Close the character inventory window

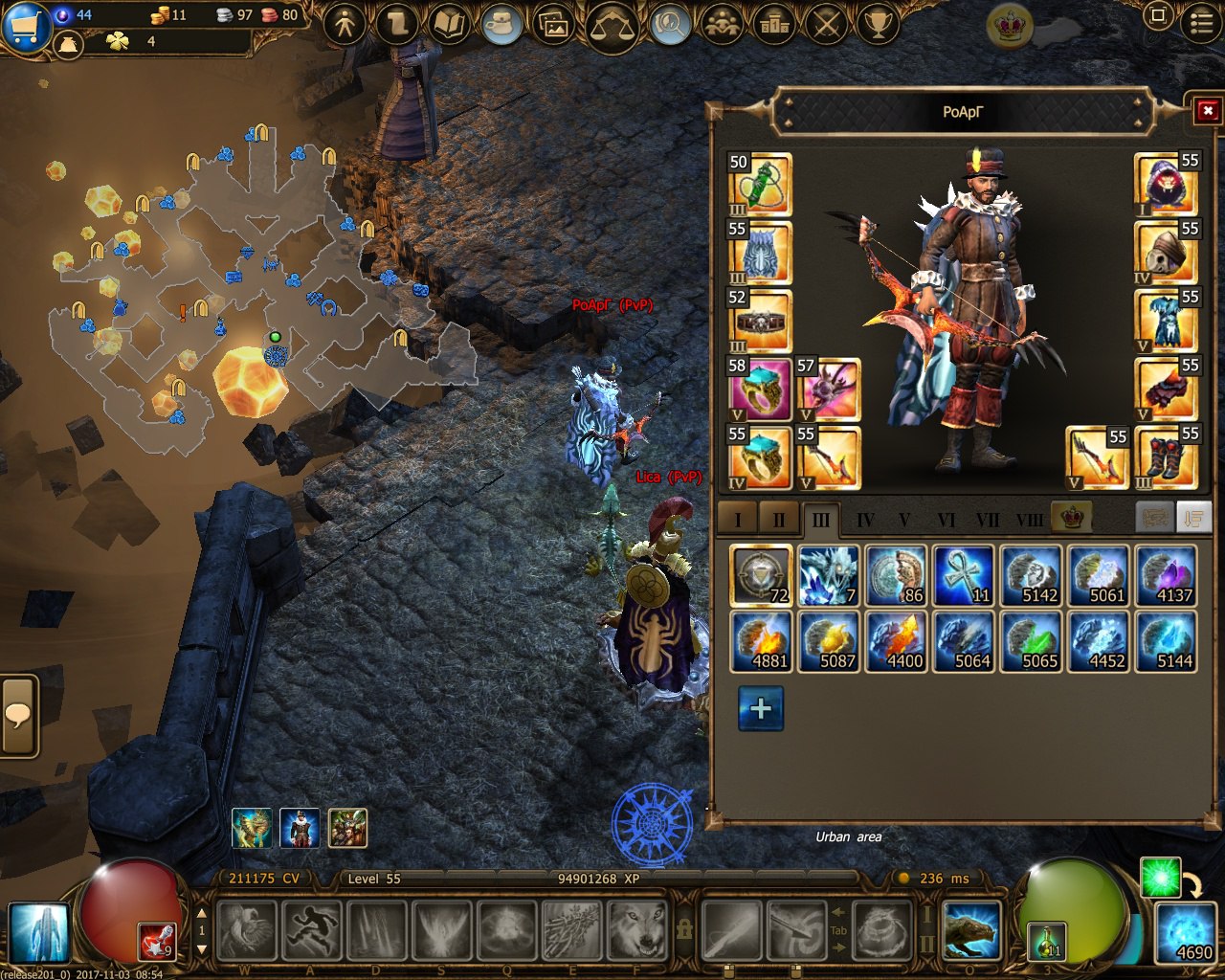tap(1207, 111)
